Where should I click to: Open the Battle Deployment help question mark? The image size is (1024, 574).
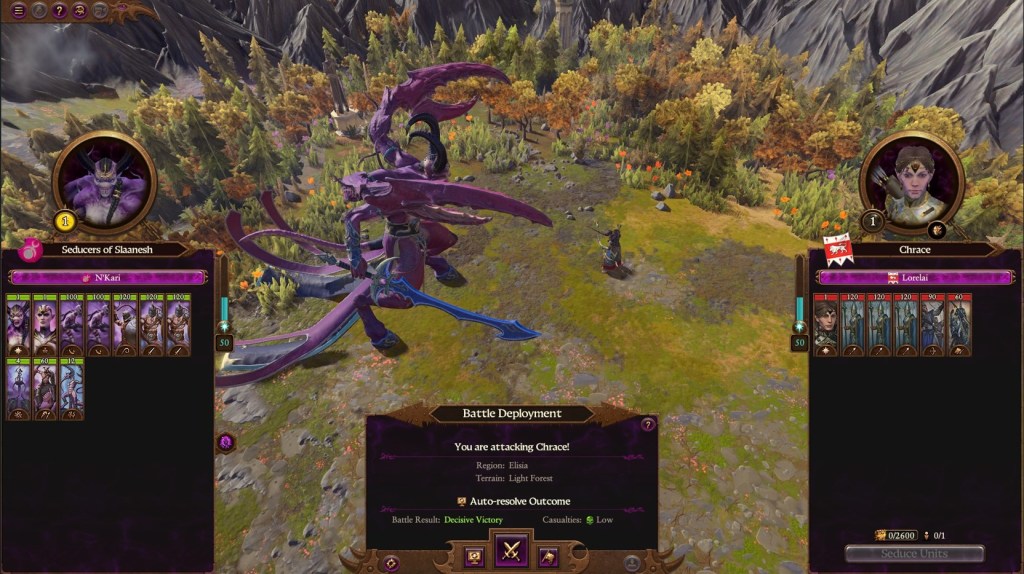click(x=647, y=425)
